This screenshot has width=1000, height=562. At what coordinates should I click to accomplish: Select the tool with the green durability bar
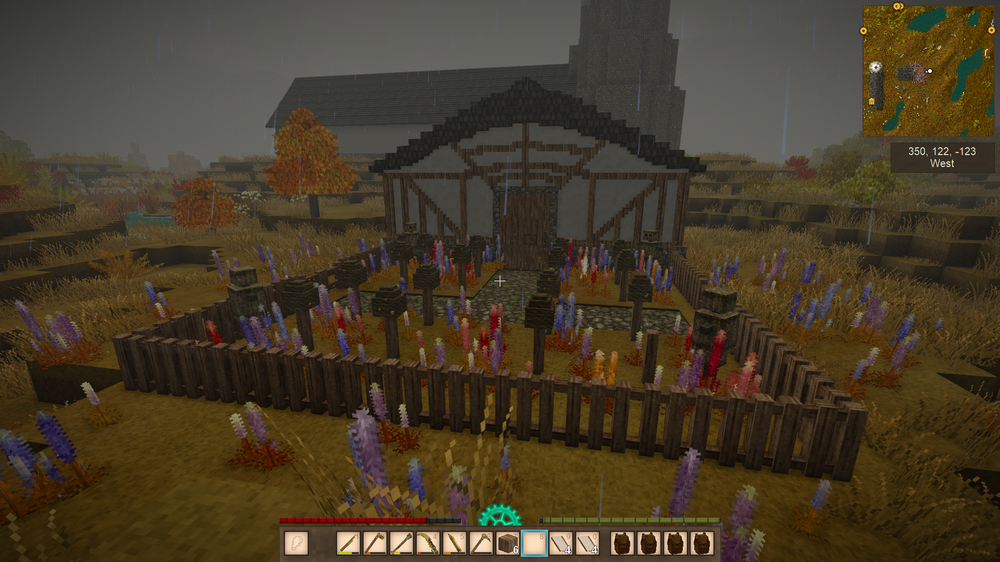coord(348,543)
